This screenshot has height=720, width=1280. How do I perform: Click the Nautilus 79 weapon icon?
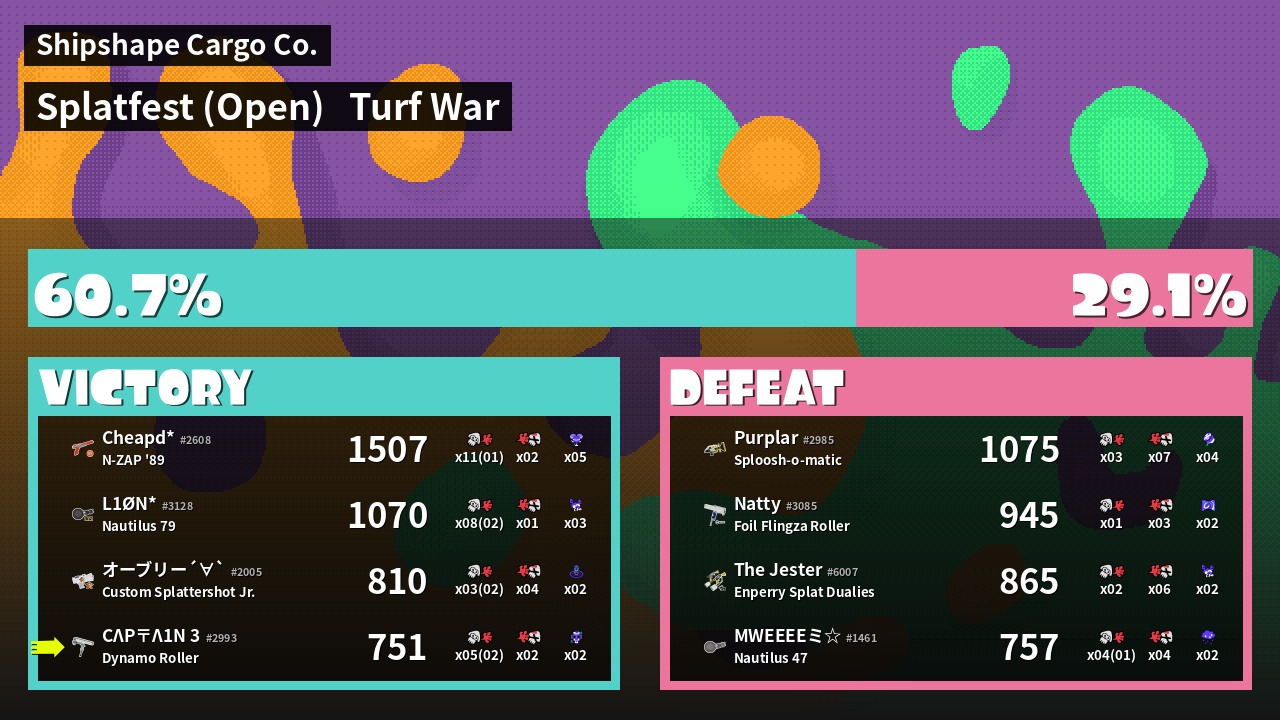[x=83, y=515]
